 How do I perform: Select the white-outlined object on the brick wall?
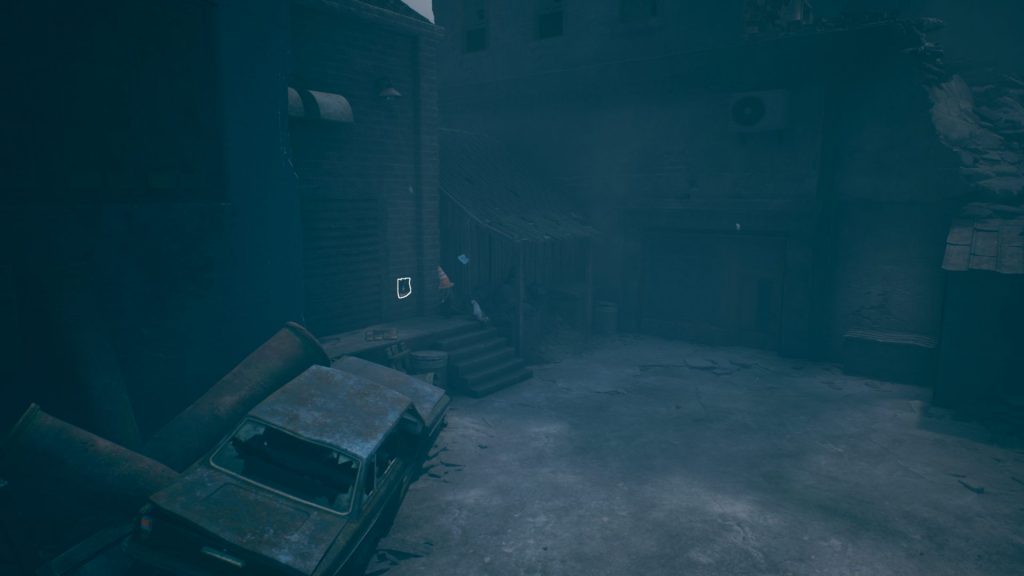tap(404, 288)
